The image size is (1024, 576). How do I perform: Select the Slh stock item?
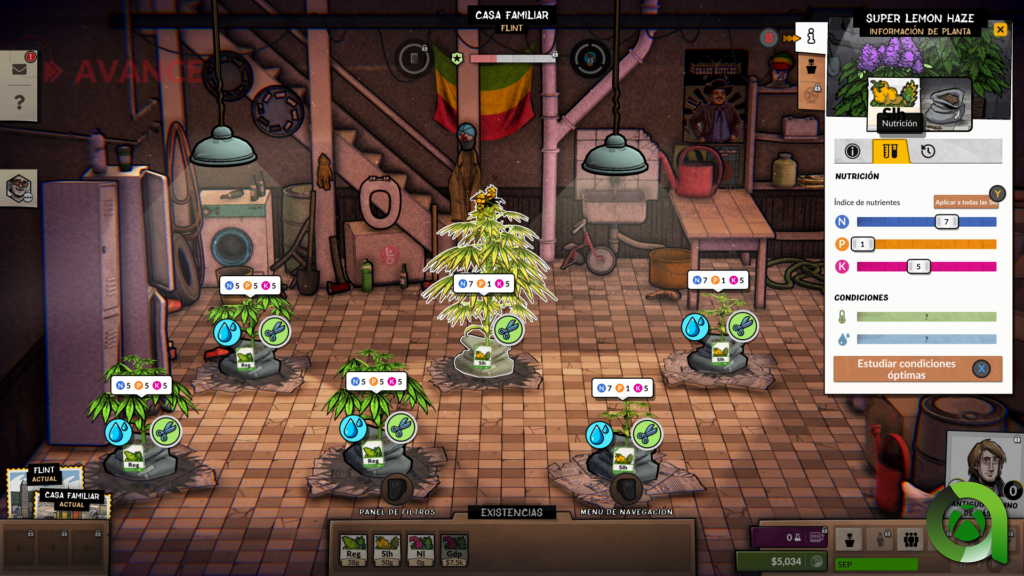387,548
